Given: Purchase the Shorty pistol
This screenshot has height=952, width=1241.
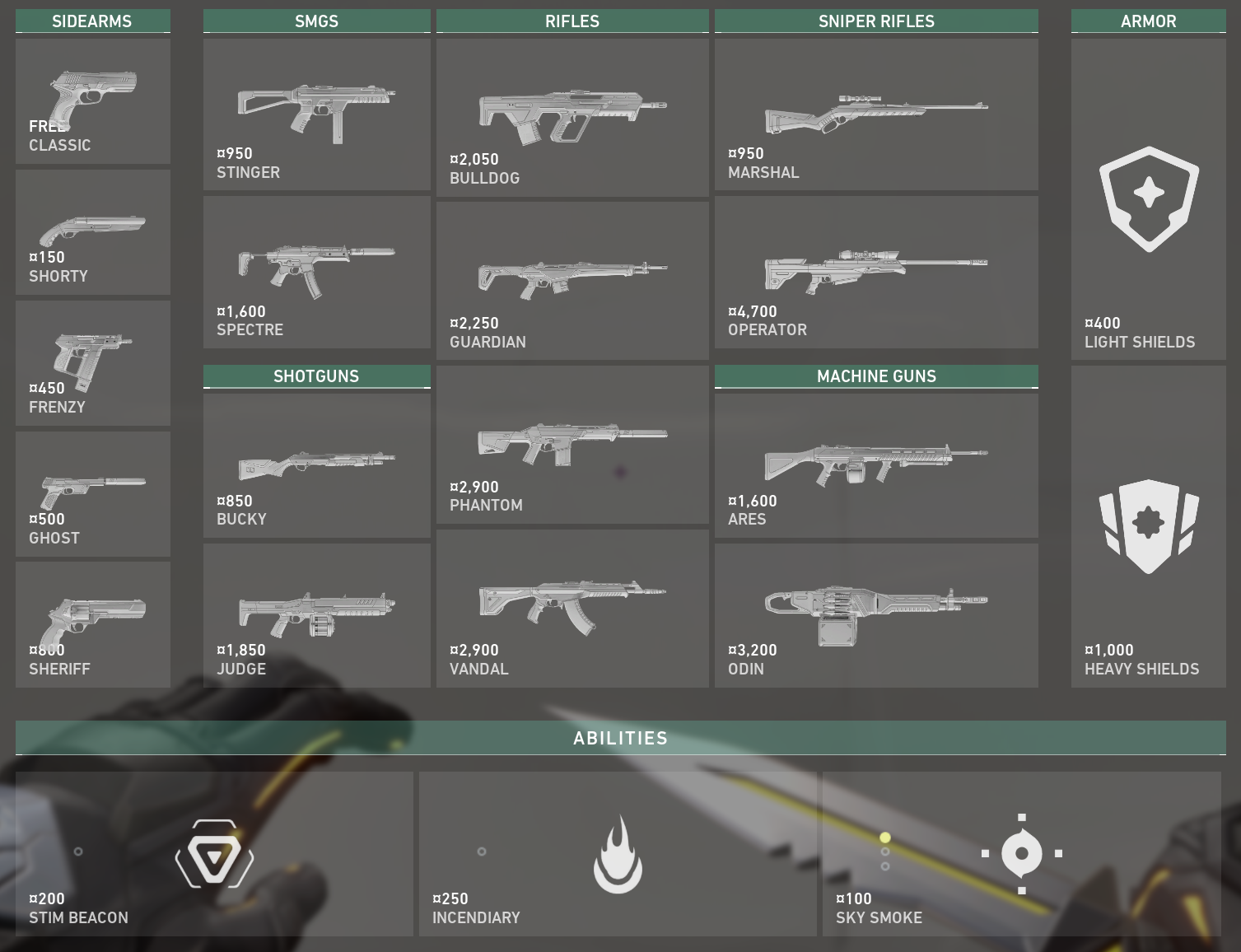Looking at the screenshot, I should tap(93, 232).
